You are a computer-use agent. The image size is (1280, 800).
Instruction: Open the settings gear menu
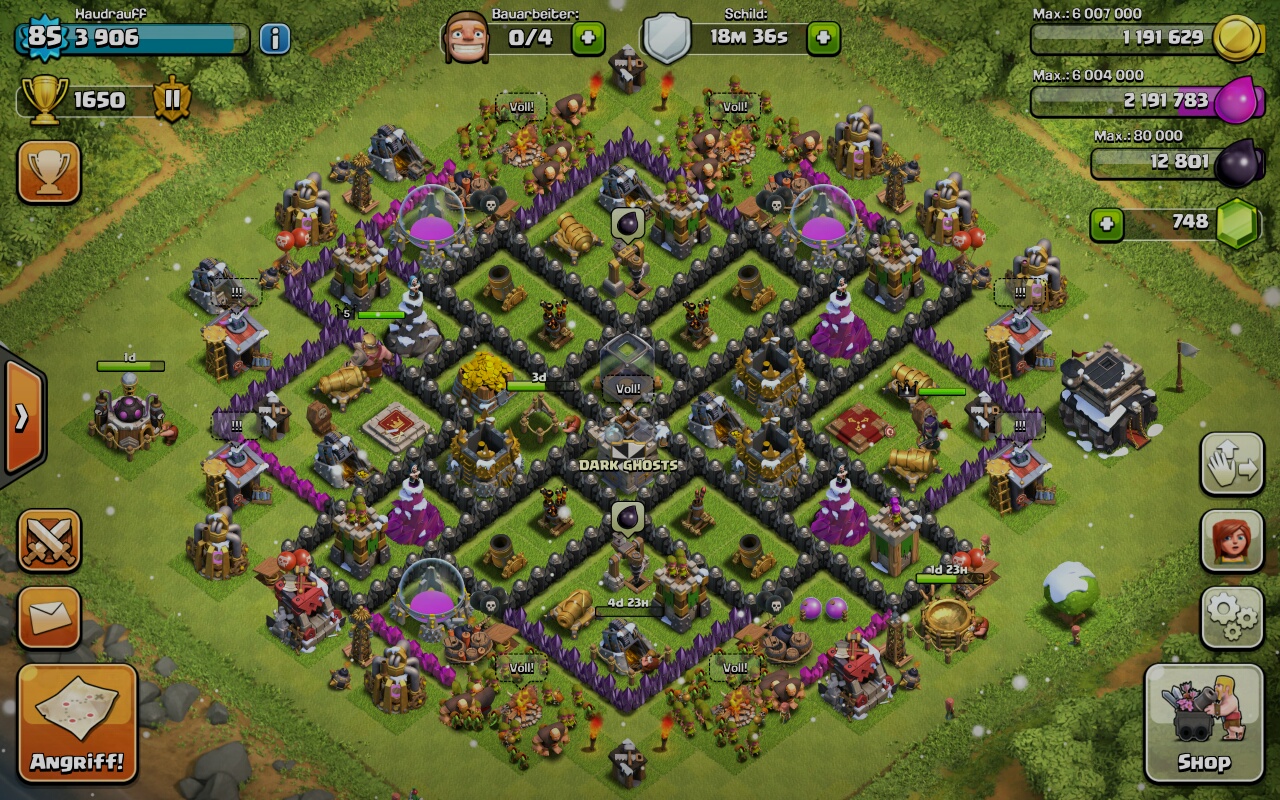1231,617
